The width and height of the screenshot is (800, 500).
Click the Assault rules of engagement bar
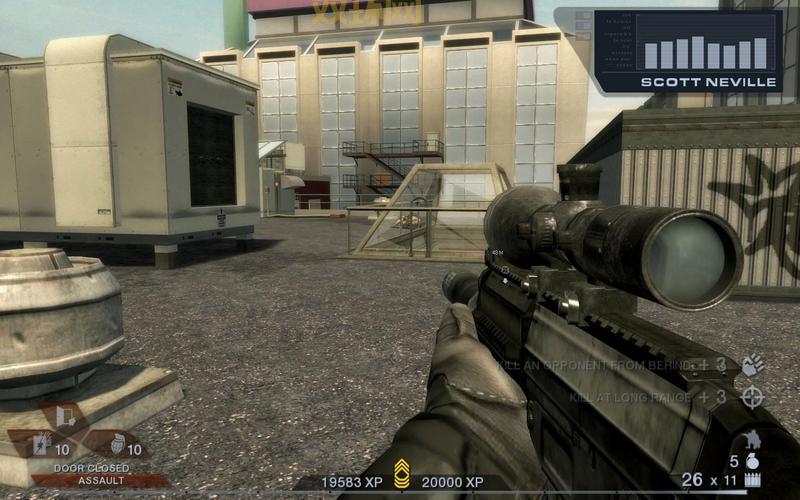[100, 481]
